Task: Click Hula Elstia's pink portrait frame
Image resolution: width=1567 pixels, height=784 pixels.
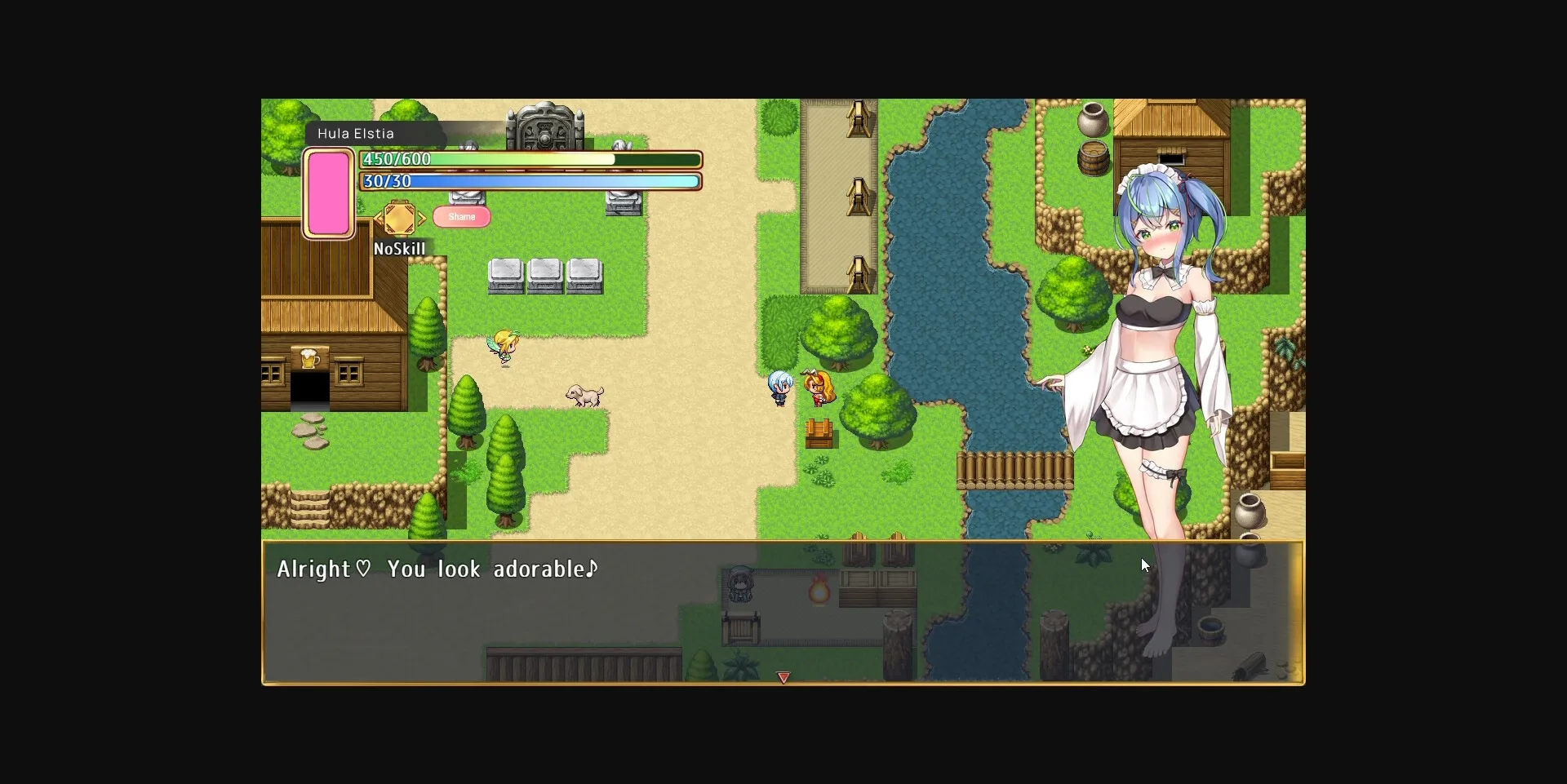Action: click(x=329, y=193)
